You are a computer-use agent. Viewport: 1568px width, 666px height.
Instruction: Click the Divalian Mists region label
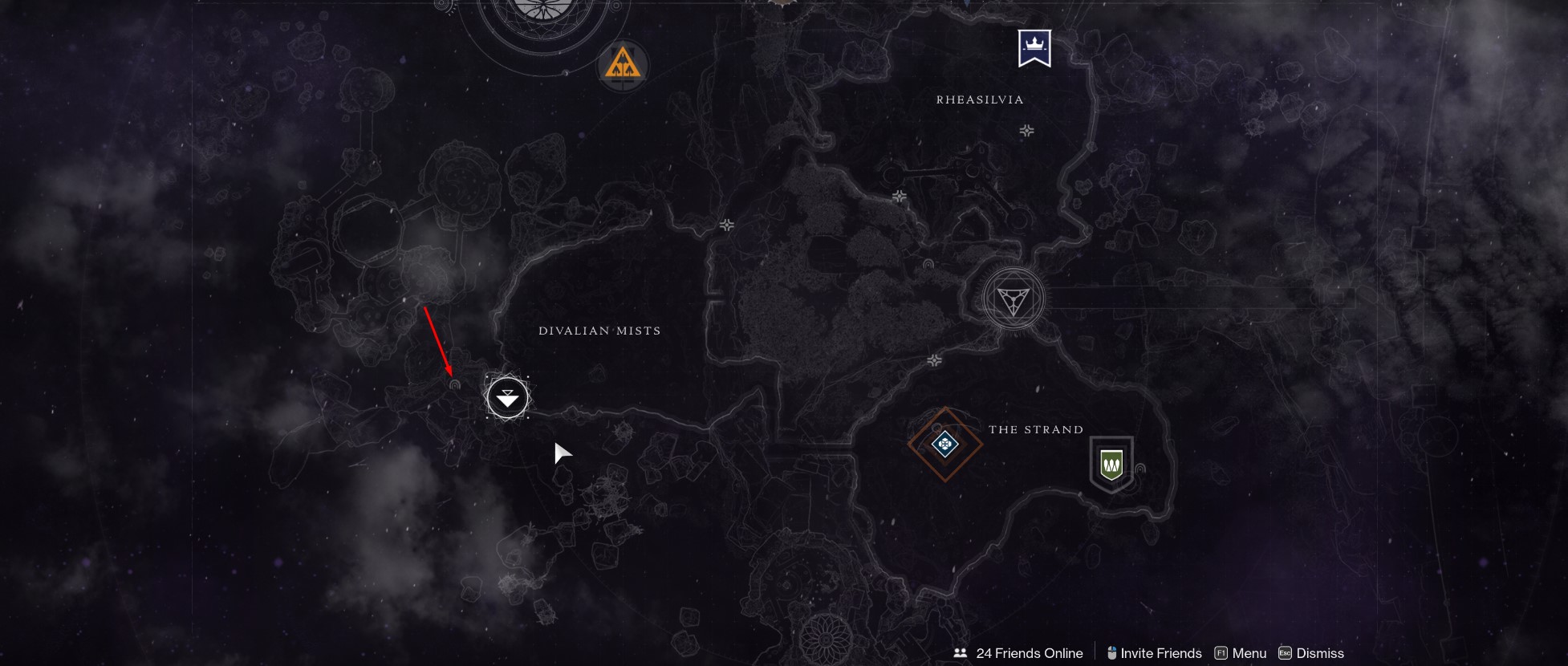click(599, 330)
